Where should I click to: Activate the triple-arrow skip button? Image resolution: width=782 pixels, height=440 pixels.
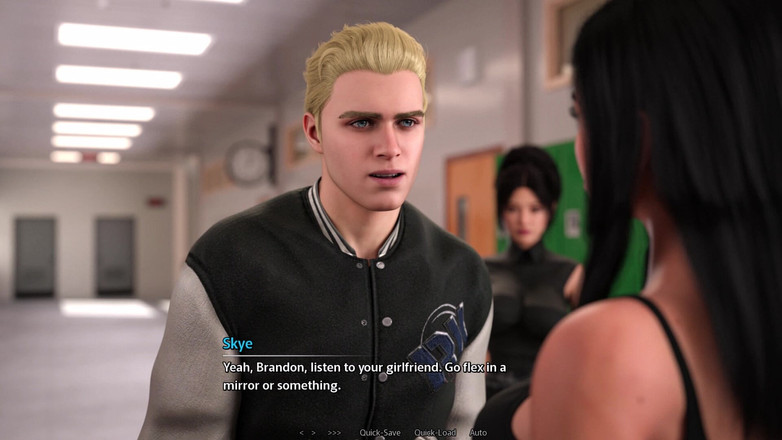pyautogui.click(x=334, y=433)
